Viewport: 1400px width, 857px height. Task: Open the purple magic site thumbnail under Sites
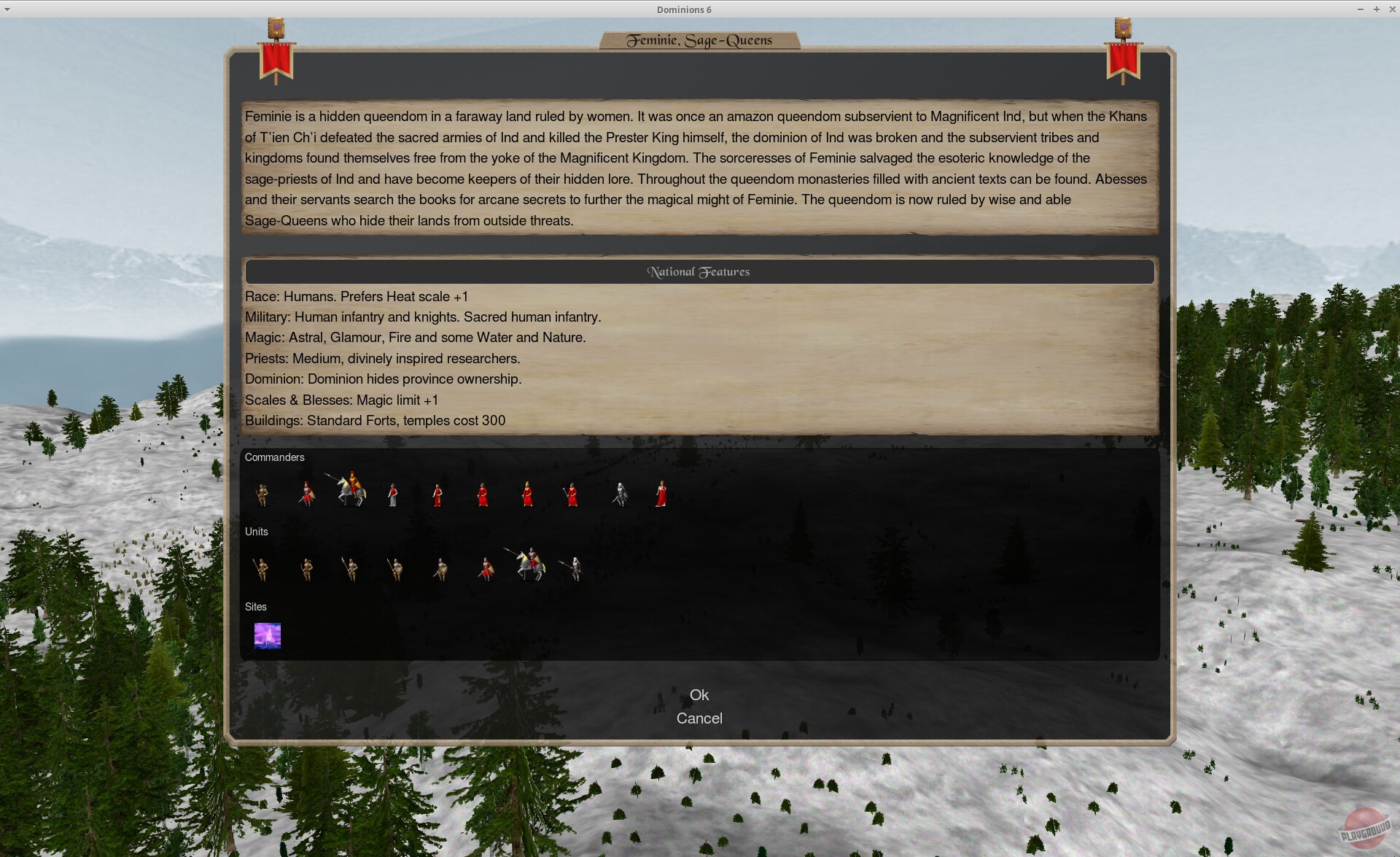[x=267, y=635]
